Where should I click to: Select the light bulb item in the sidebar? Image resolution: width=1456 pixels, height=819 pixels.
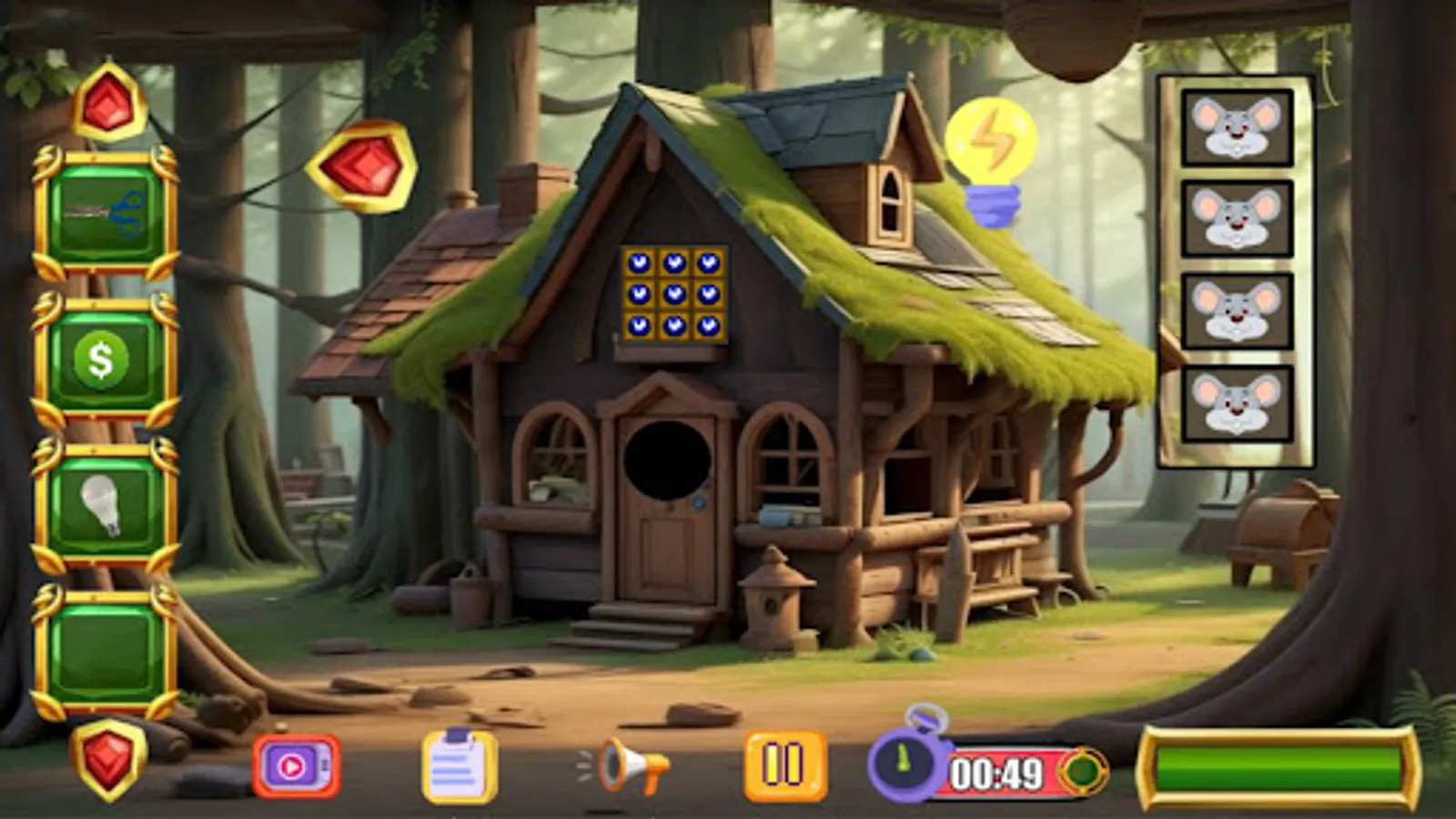click(105, 502)
